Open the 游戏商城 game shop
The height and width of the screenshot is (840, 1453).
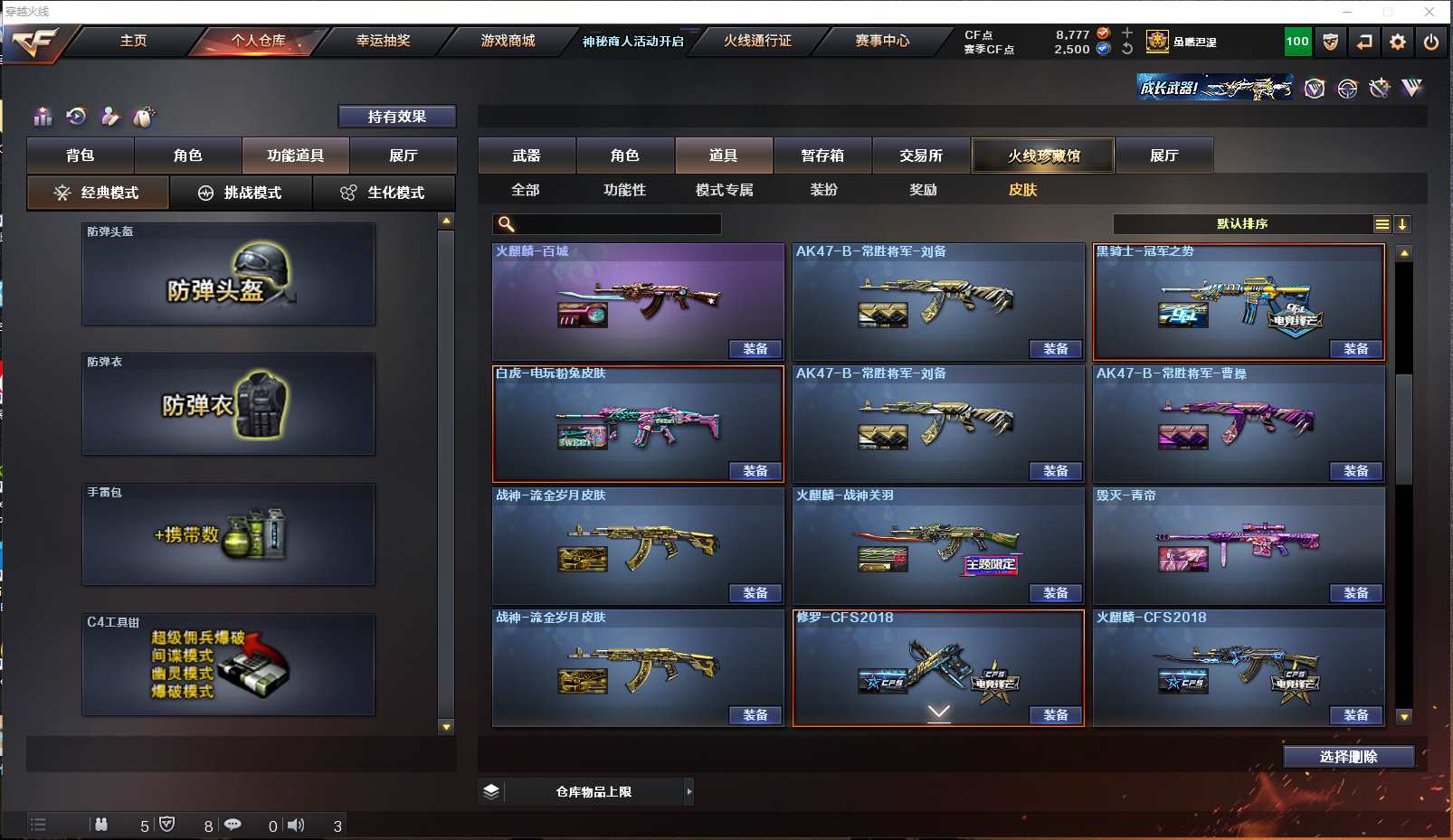point(508,41)
